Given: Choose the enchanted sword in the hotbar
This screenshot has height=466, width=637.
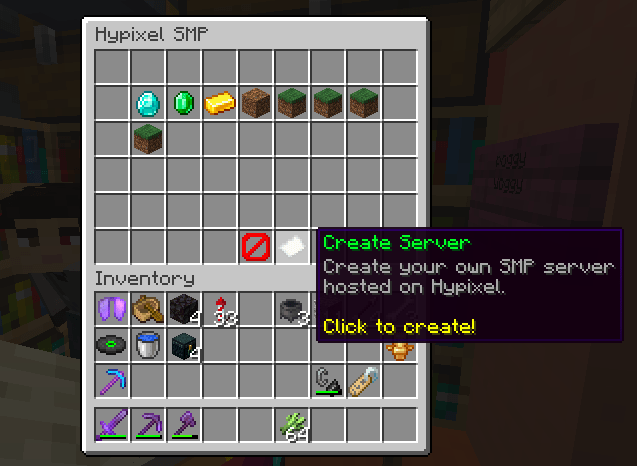Looking at the screenshot, I should 112,425.
